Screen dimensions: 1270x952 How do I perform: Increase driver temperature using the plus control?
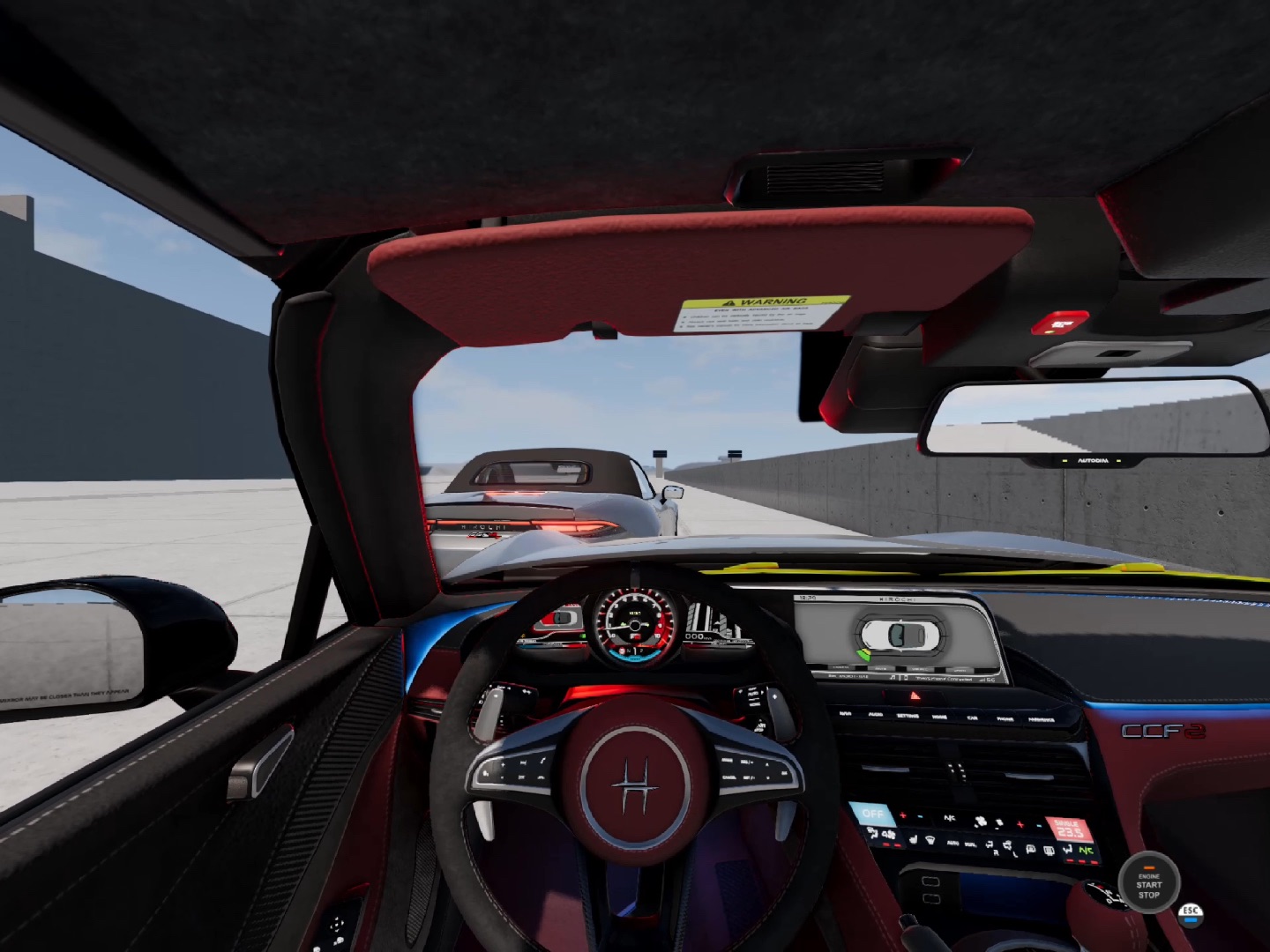[902, 815]
